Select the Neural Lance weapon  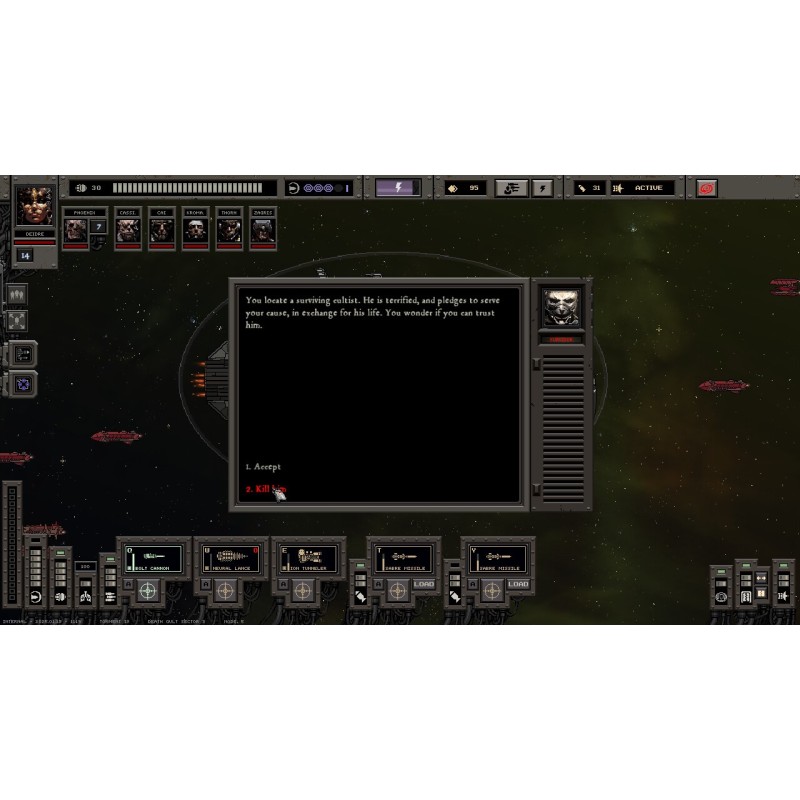(231, 558)
